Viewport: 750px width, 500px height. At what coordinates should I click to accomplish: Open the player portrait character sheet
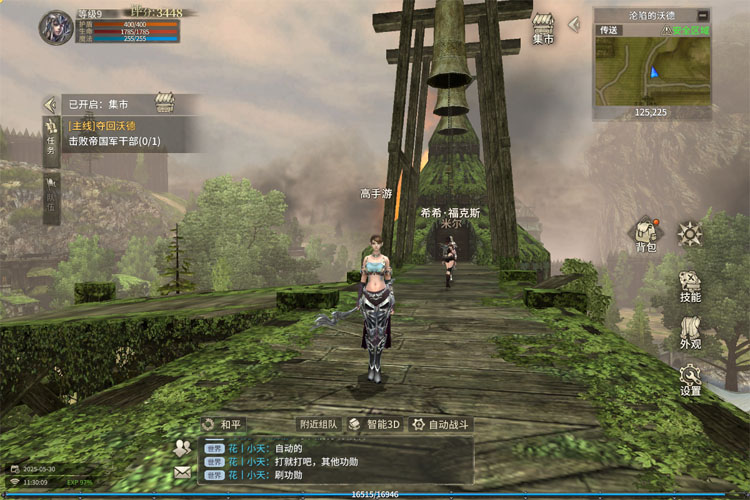[x=56, y=27]
